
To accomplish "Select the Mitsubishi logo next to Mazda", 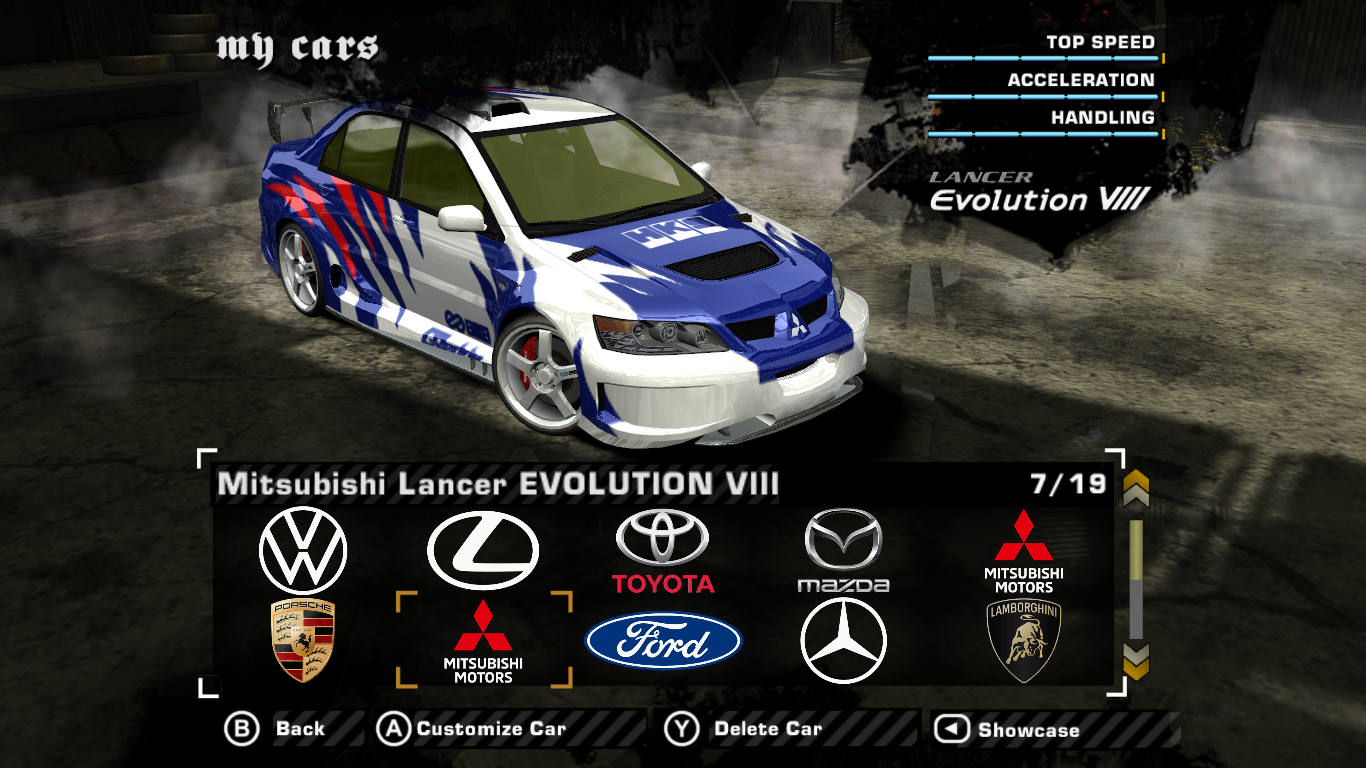I will 1023,551.
